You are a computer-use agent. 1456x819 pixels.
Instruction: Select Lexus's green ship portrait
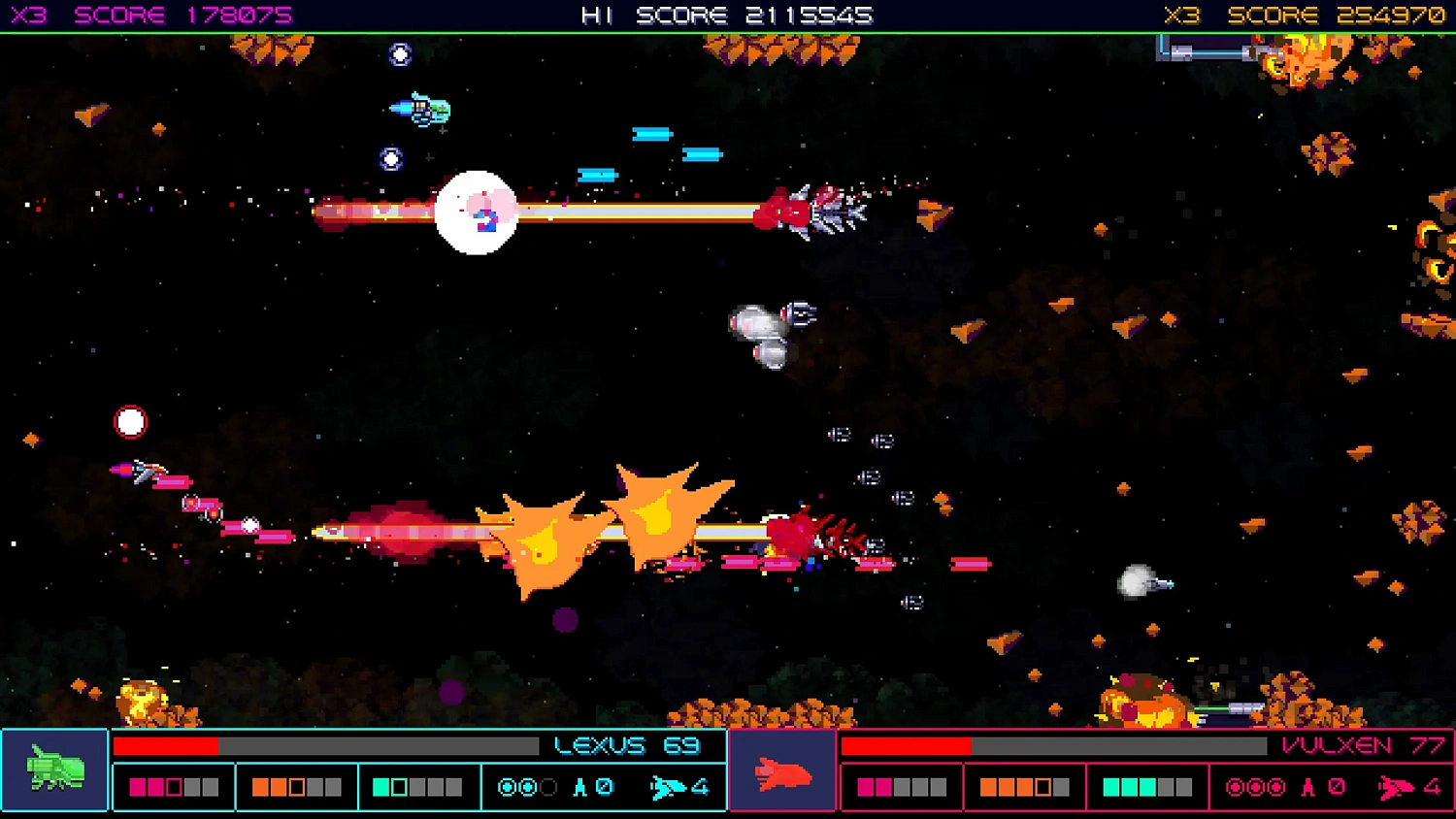pyautogui.click(x=53, y=770)
